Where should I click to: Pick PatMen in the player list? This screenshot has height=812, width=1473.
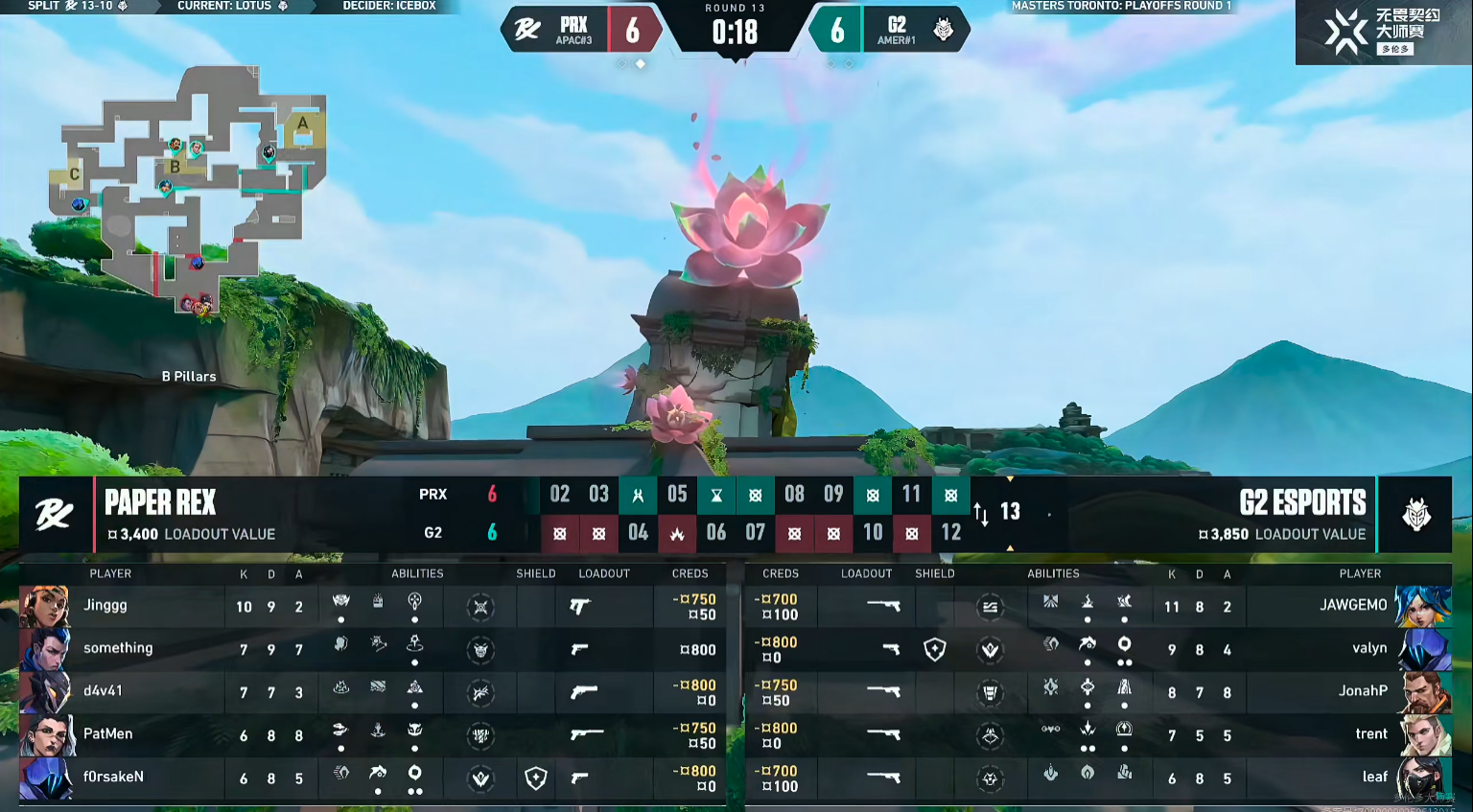click(107, 734)
